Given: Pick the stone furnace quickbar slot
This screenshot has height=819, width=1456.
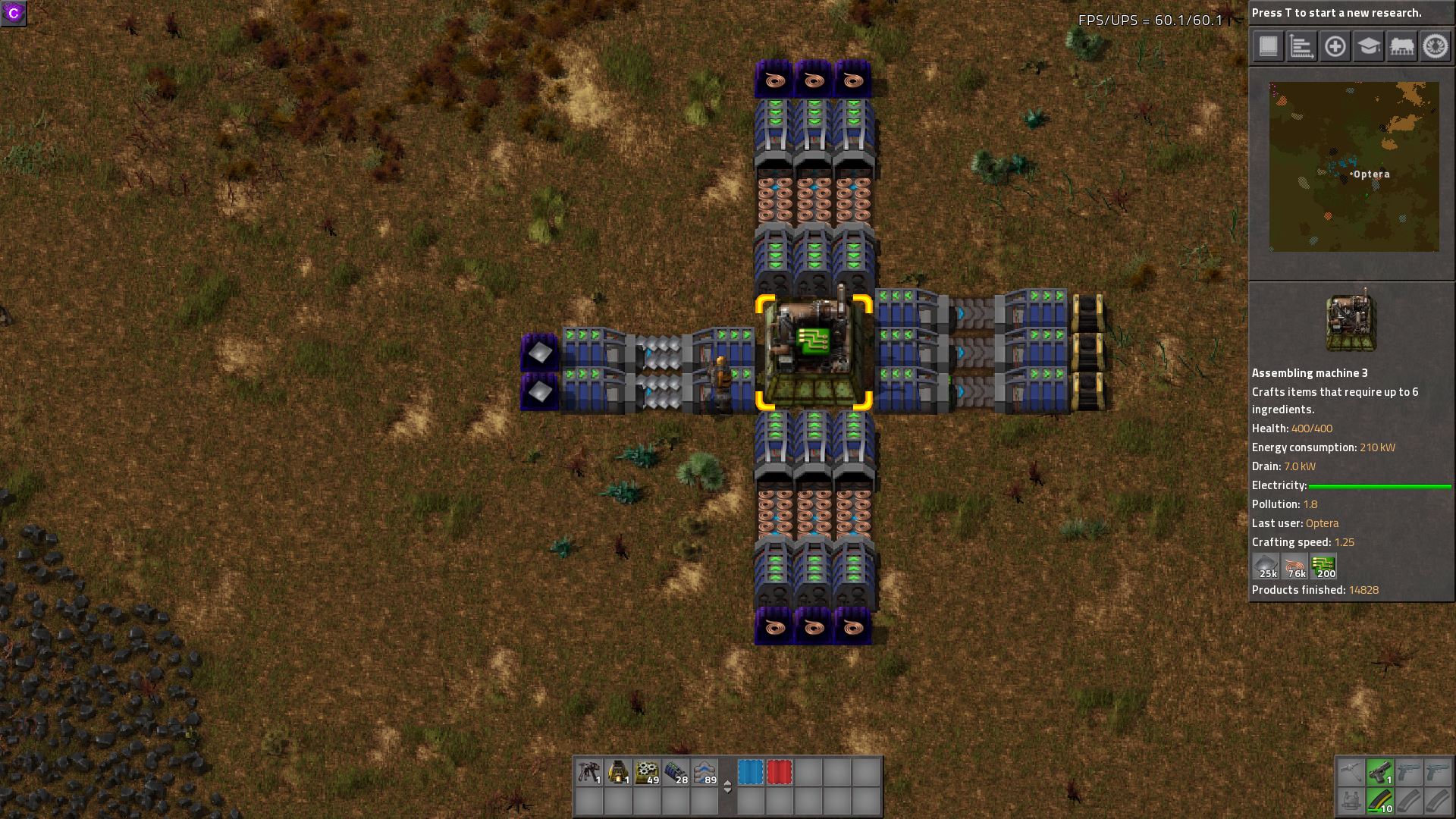Looking at the screenshot, I should (x=618, y=772).
